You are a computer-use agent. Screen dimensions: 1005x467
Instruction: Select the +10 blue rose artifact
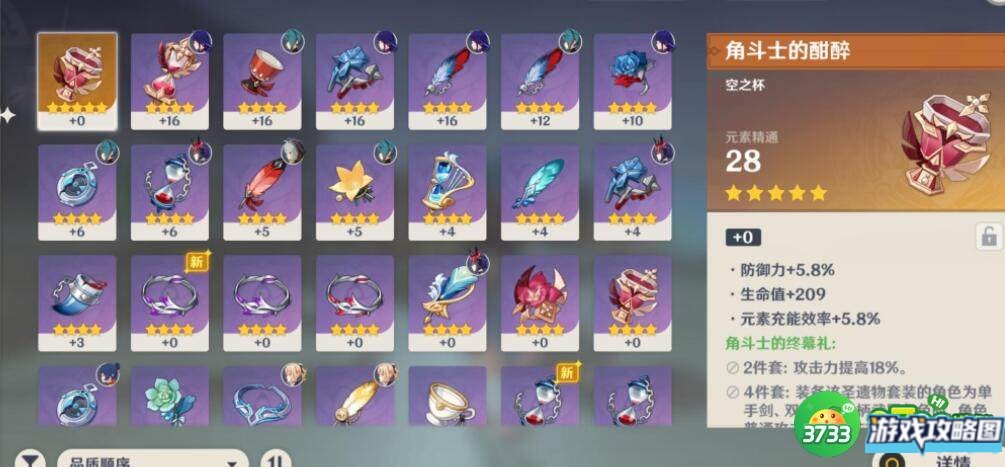pos(633,81)
